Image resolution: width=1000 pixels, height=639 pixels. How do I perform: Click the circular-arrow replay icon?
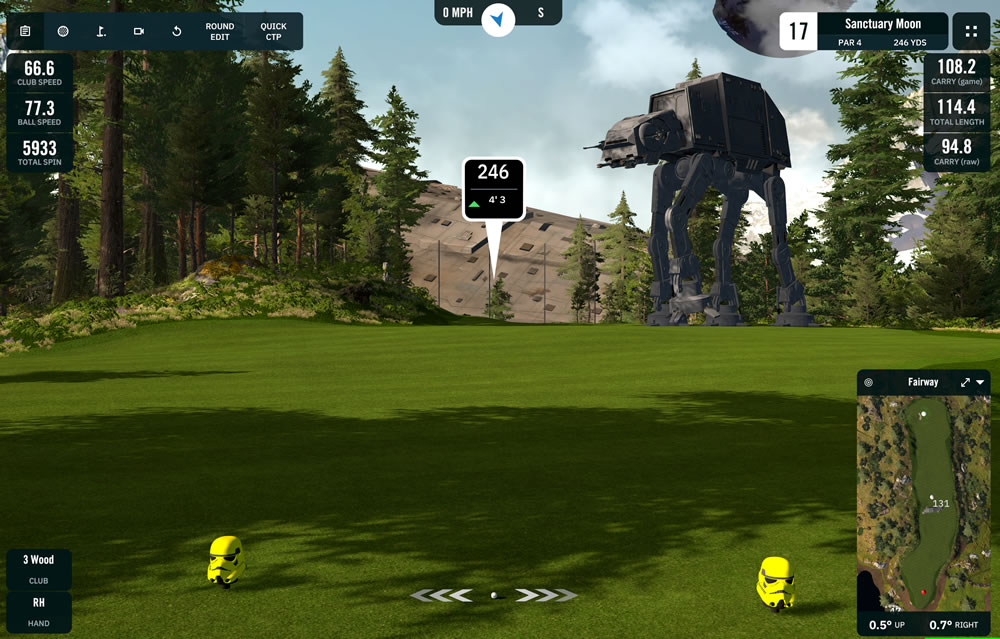click(x=177, y=31)
